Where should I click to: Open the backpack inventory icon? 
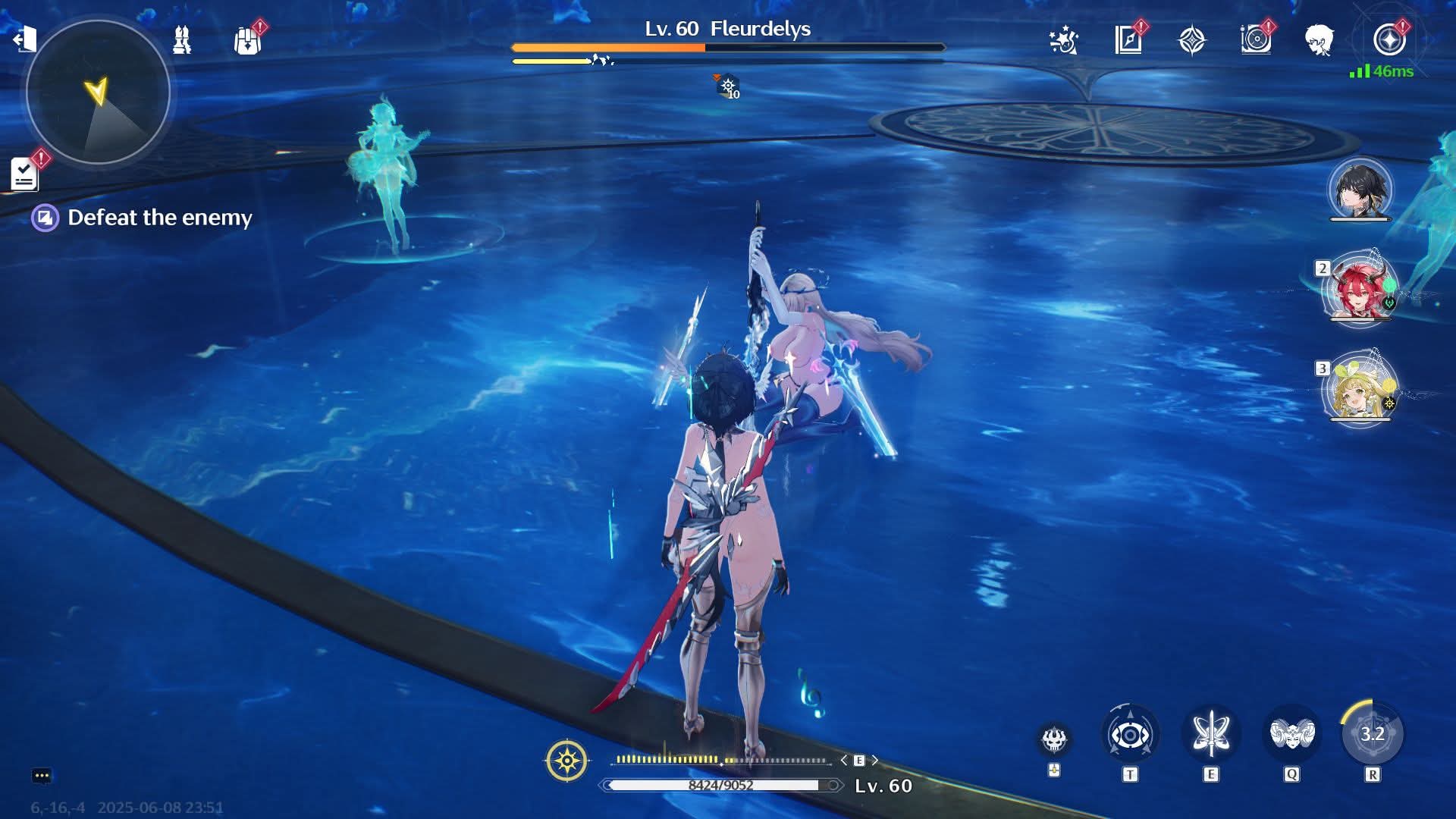click(x=247, y=40)
